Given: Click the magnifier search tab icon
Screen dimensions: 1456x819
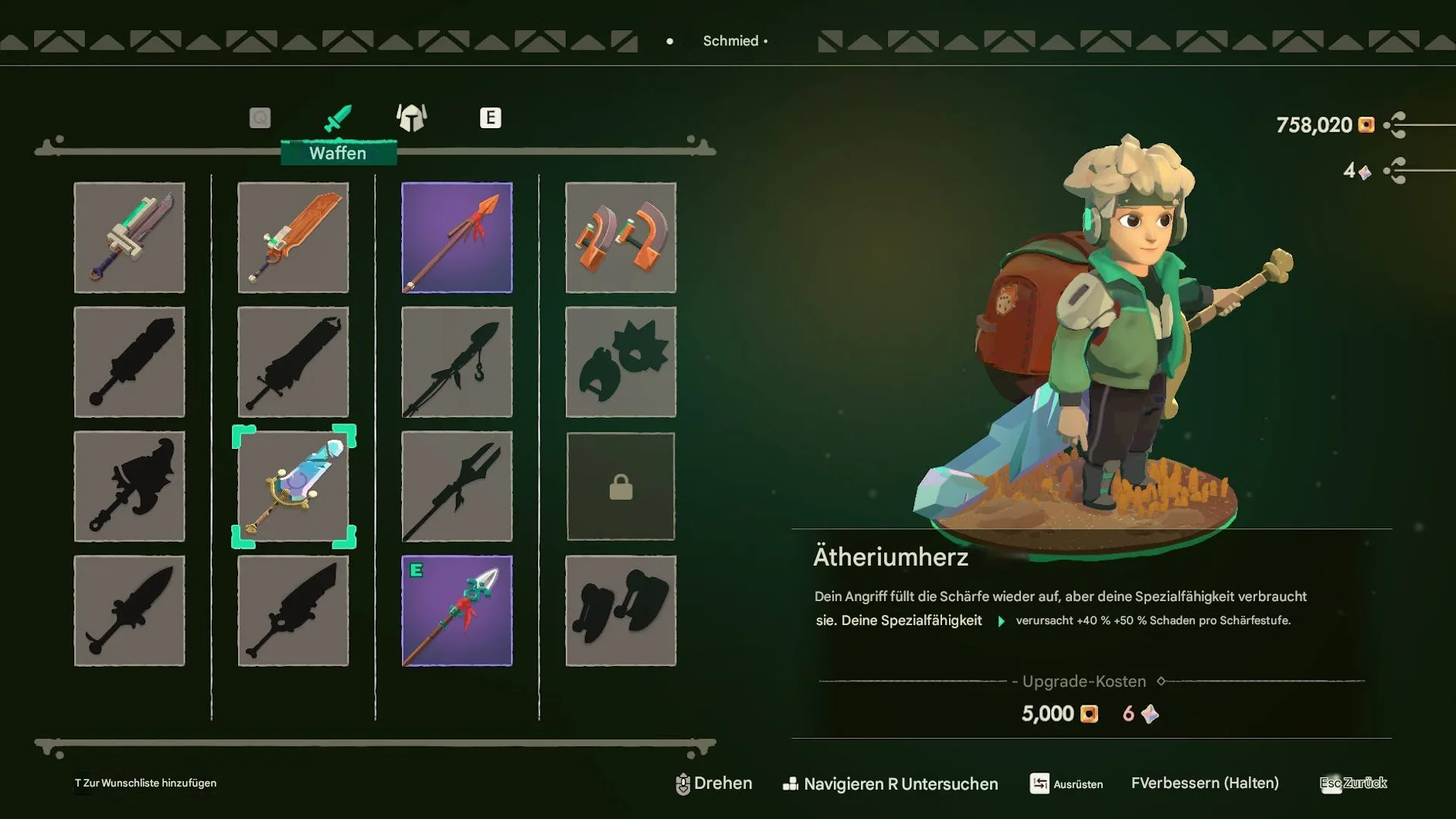Looking at the screenshot, I should (260, 117).
